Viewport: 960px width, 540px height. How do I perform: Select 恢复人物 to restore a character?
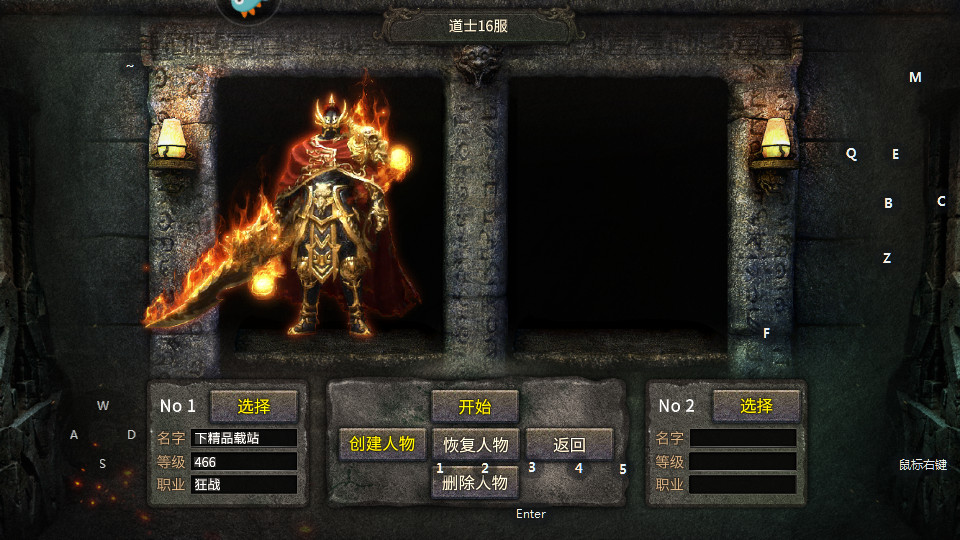coord(475,444)
